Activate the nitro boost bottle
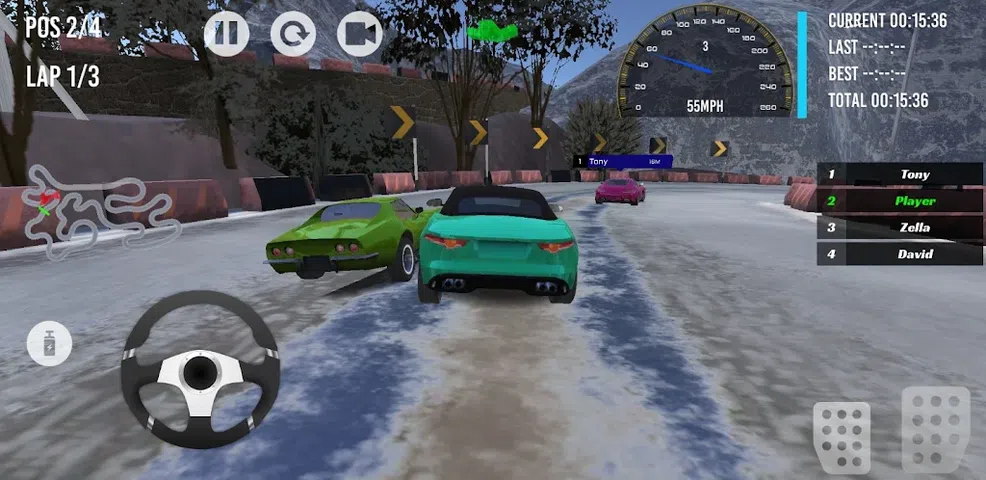The image size is (986, 480). pyautogui.click(x=49, y=345)
